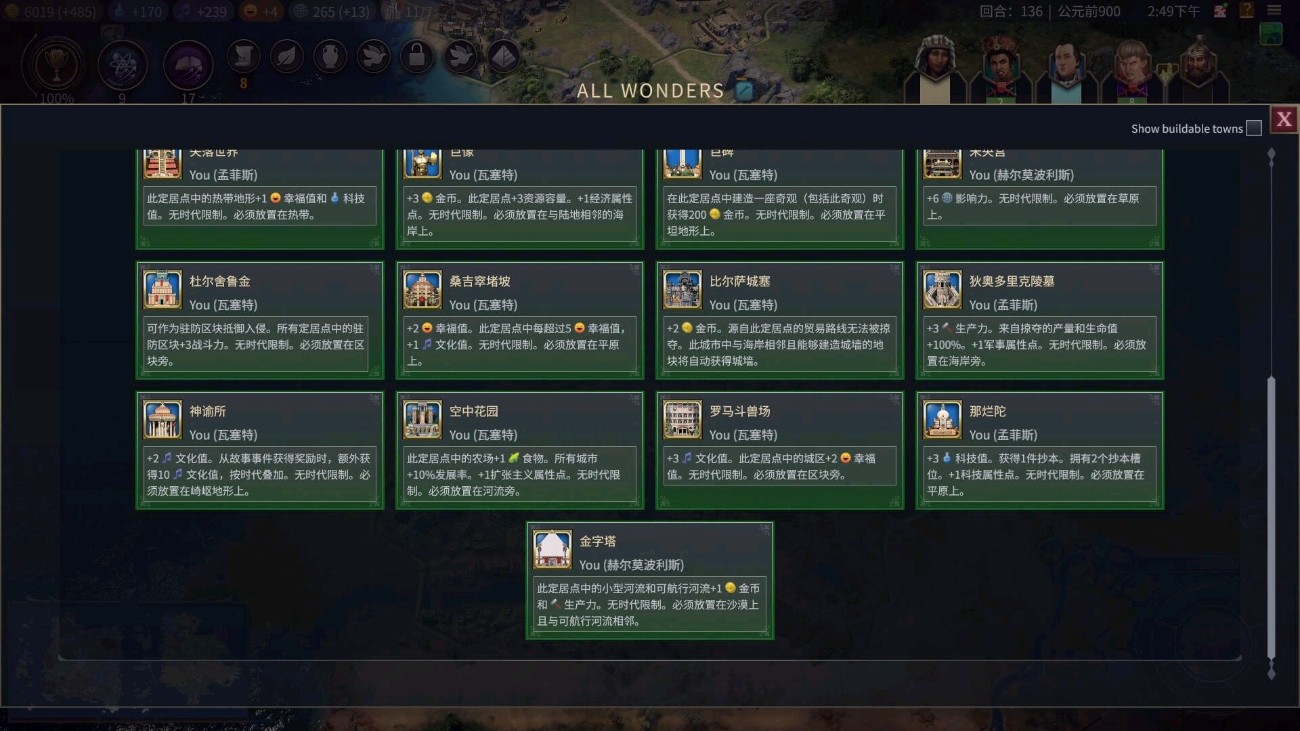
Task: Click the dove diplomacy icon
Action: pyautogui.click(x=372, y=56)
